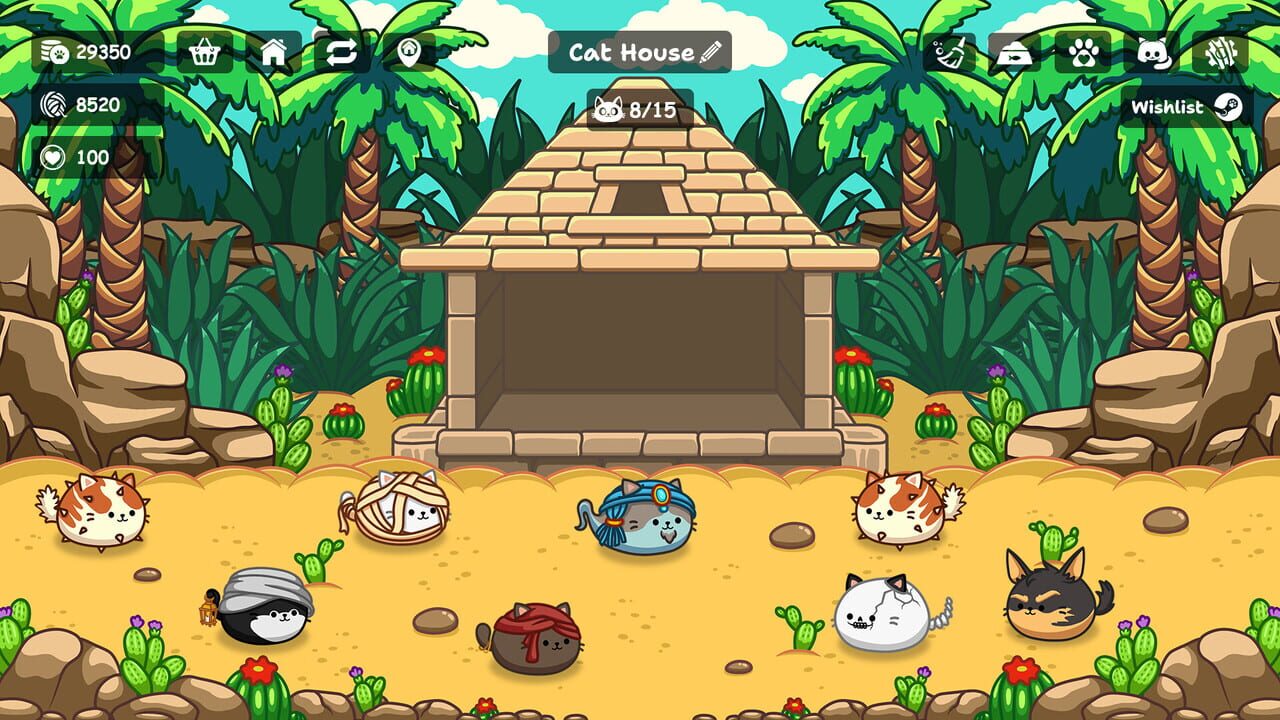
Task: Open the cat food bowl menu
Action: pyautogui.click(x=1014, y=52)
